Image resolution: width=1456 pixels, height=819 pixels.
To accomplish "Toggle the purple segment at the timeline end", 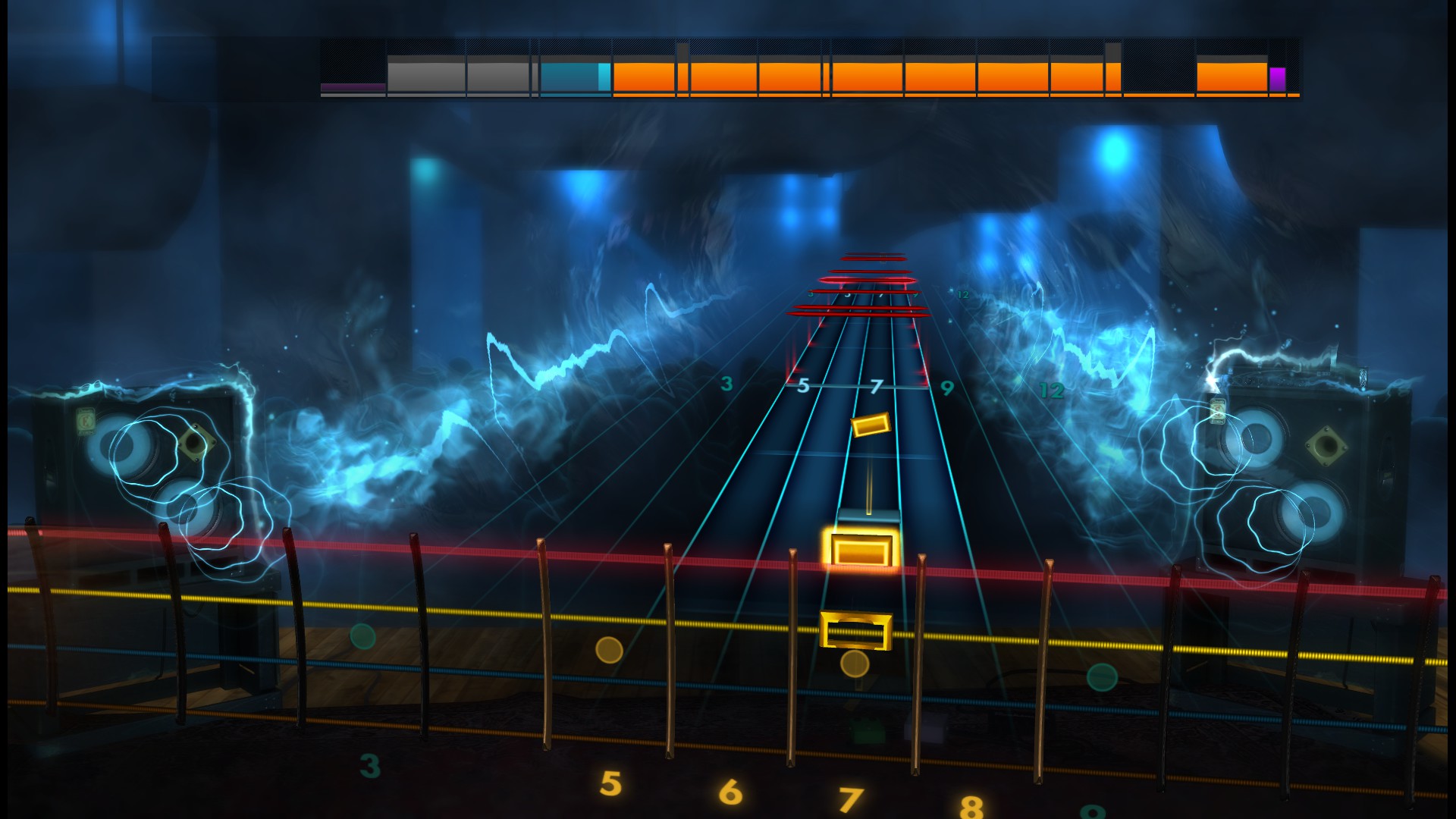I will [x=1279, y=76].
